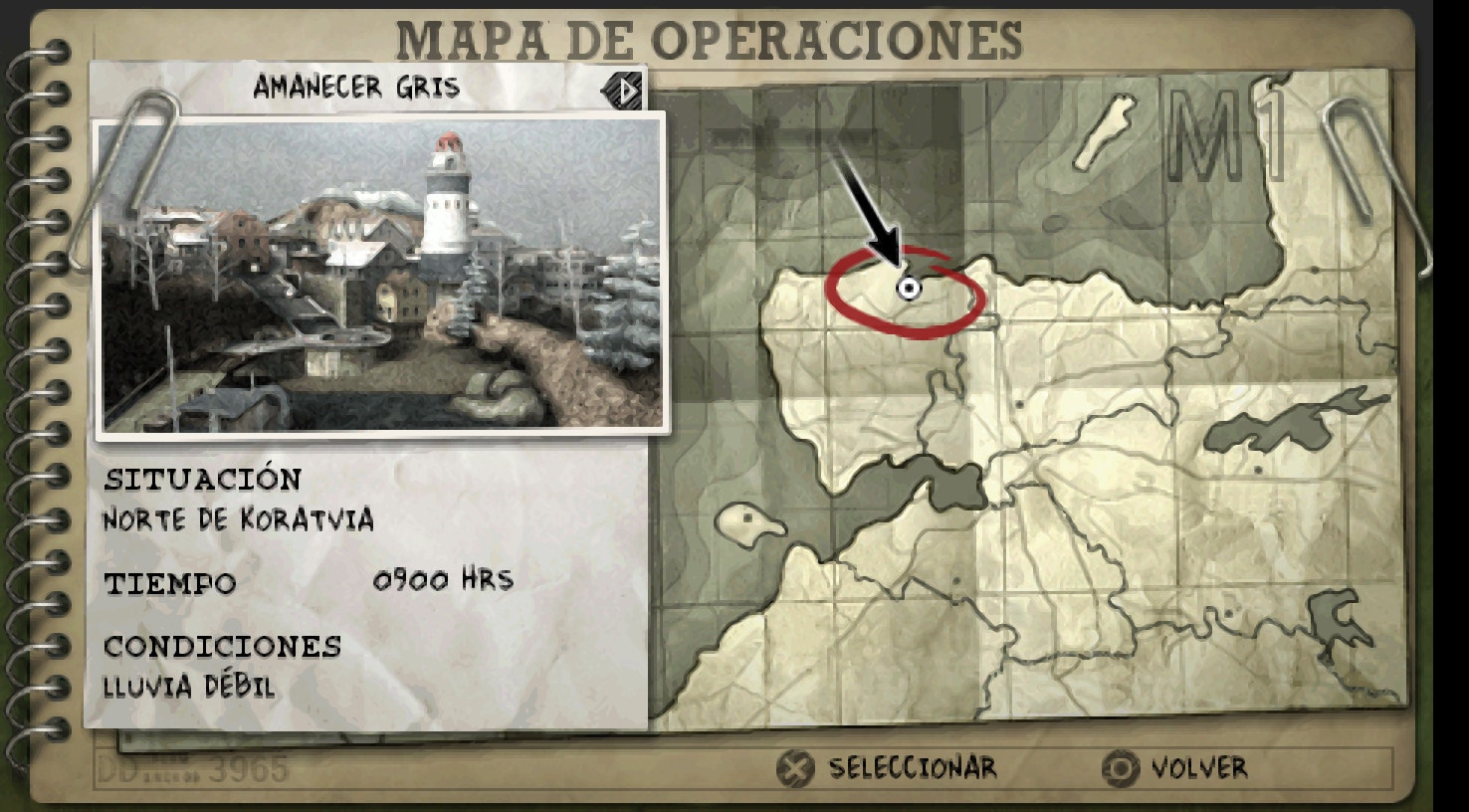The height and width of the screenshot is (812, 1469).
Task: Click the X-button Seleccionar icon
Action: 794,767
